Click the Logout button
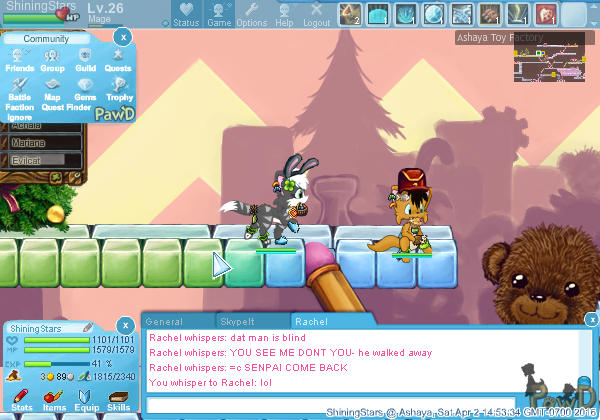600x420 pixels. (x=316, y=14)
